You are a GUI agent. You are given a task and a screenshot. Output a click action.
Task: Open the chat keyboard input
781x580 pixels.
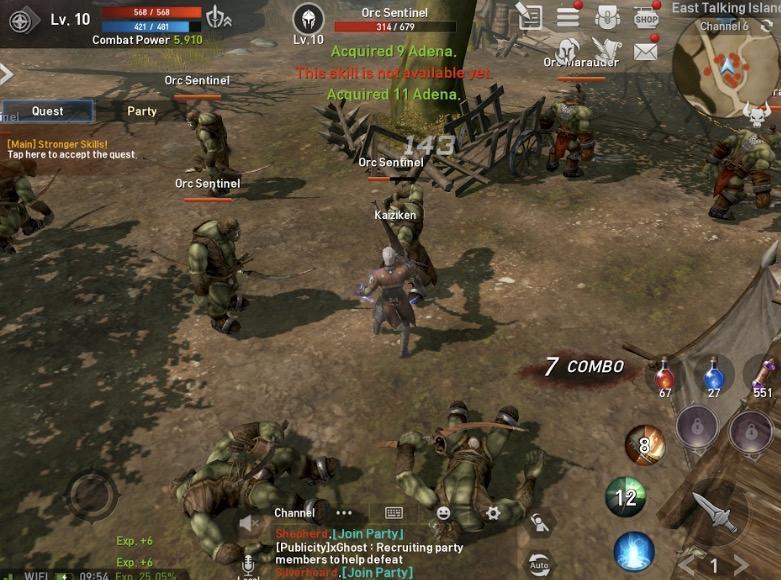[x=394, y=513]
